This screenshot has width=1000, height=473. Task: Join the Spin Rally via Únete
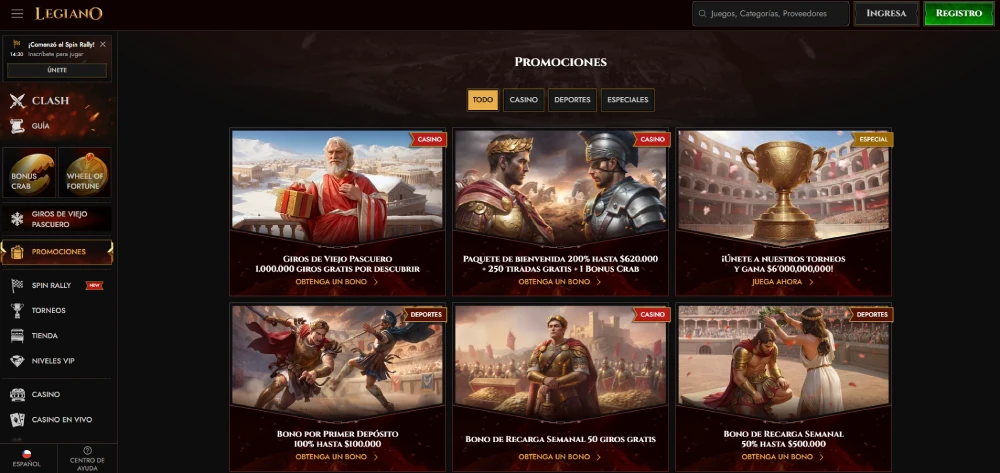point(57,70)
